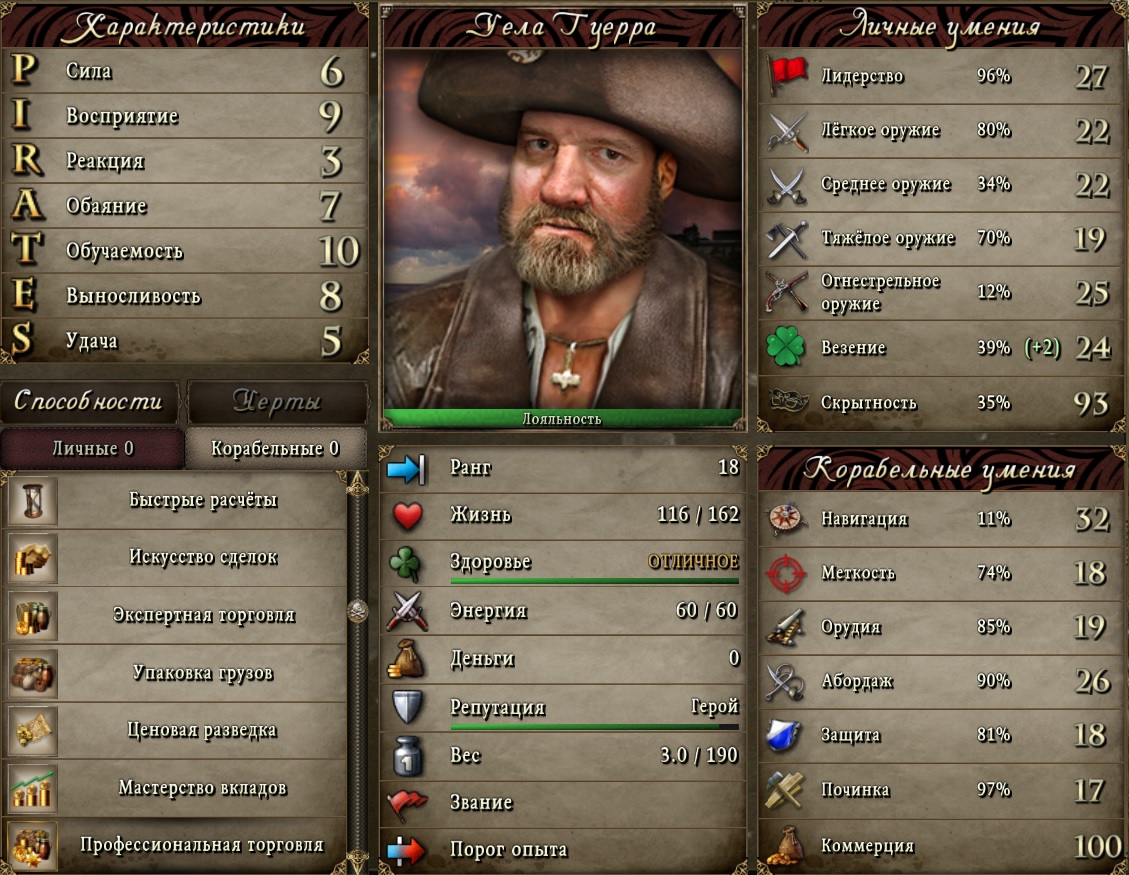
Task: Pick the Ценовая разведка ability
Action: pyautogui.click(x=203, y=730)
